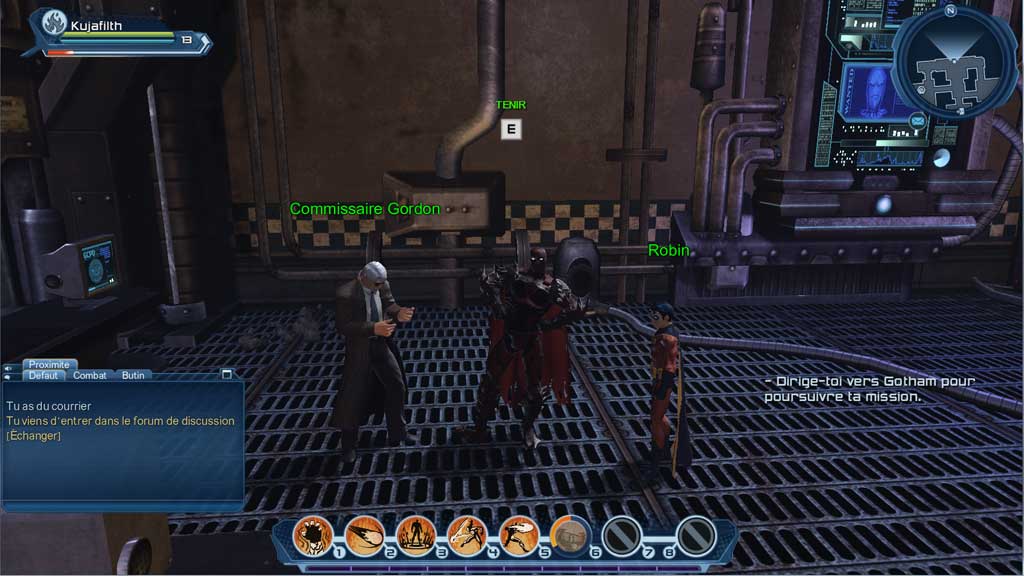Select the Defaut chat tab
Screen dimensions: 1024x576
pyautogui.click(x=43, y=376)
